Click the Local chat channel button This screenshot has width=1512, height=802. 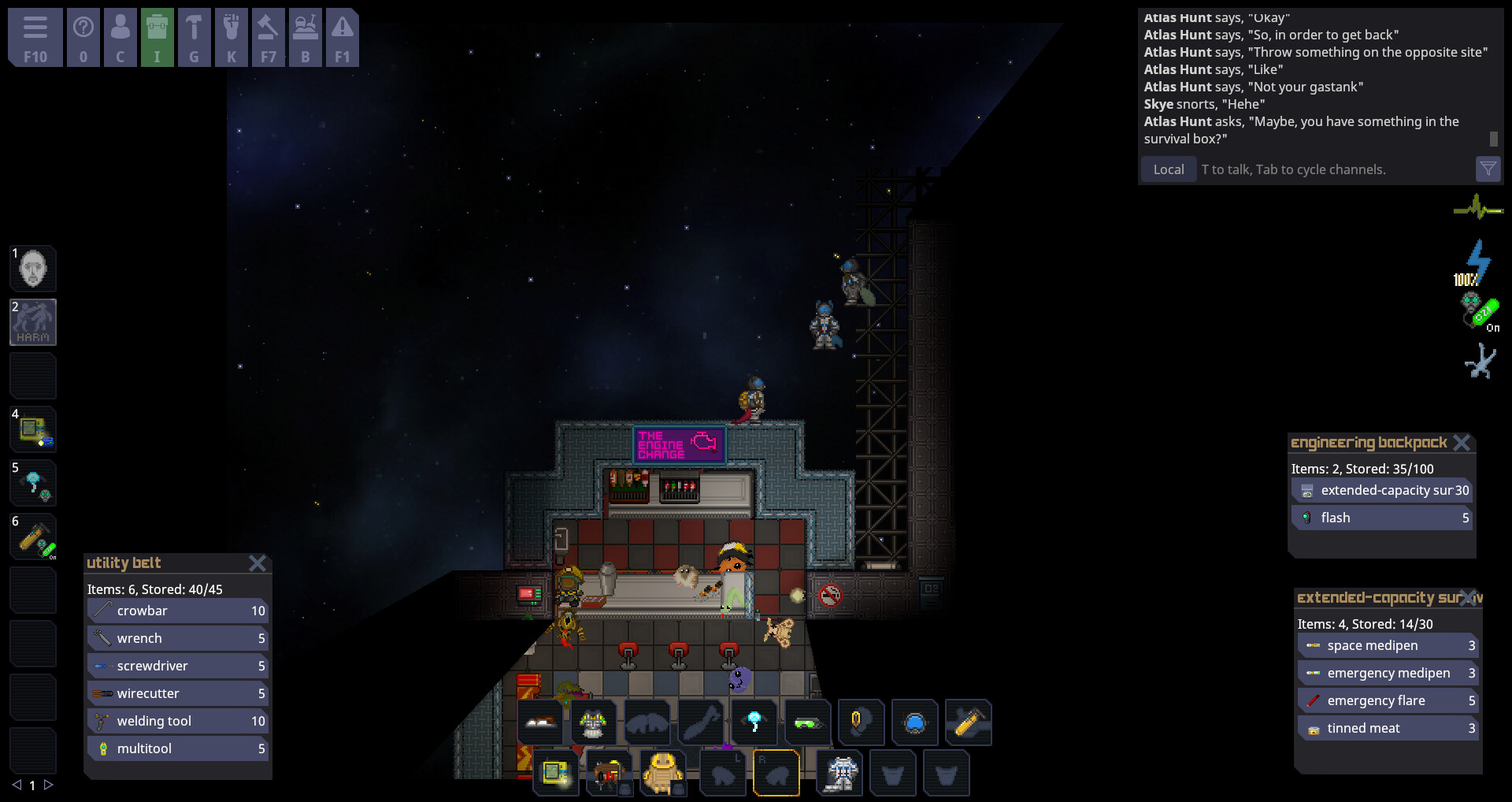point(1168,169)
